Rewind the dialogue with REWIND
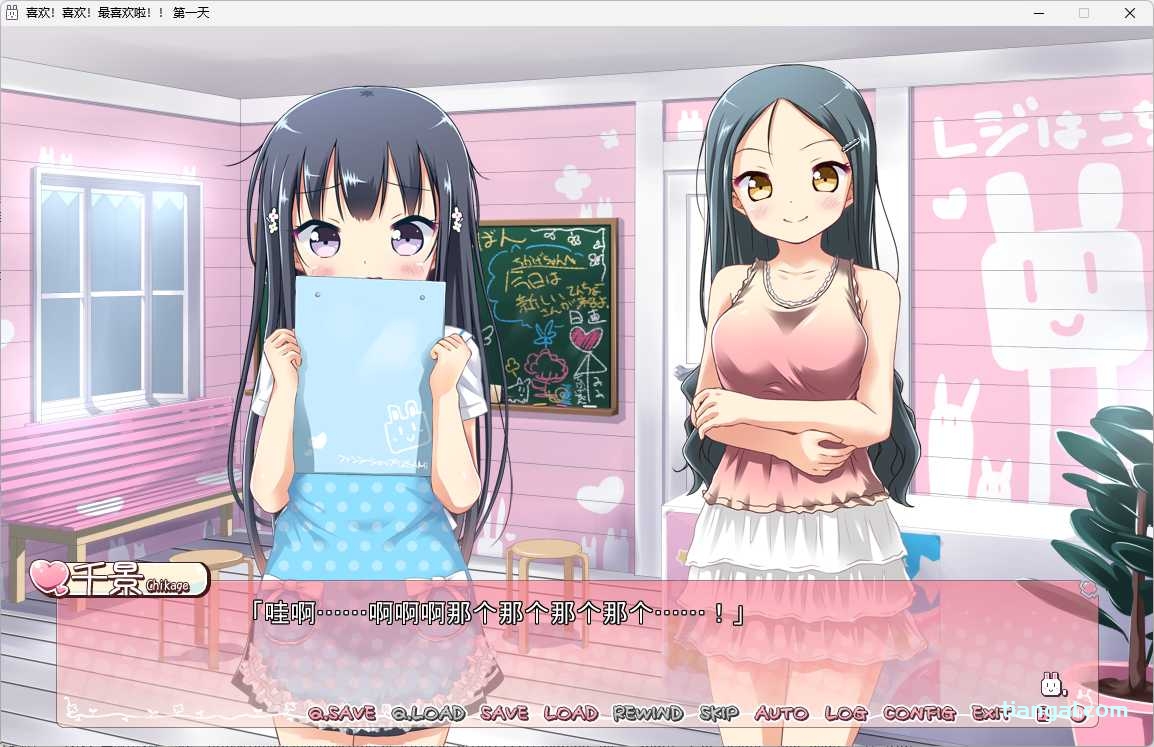 647,713
